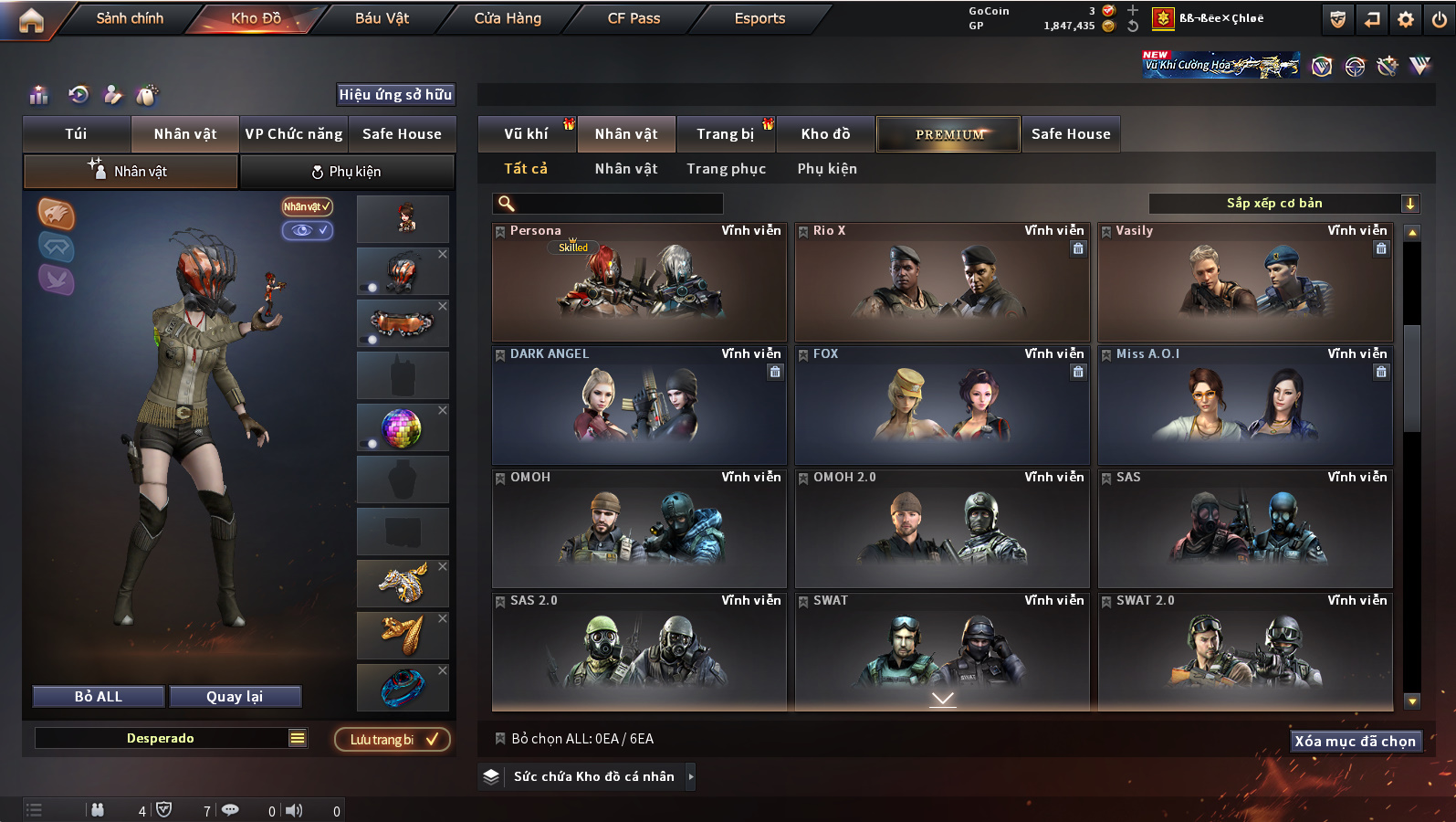This screenshot has width=1456, height=822.
Task: Save loadout with Lưu trang bị
Action: [x=393, y=740]
